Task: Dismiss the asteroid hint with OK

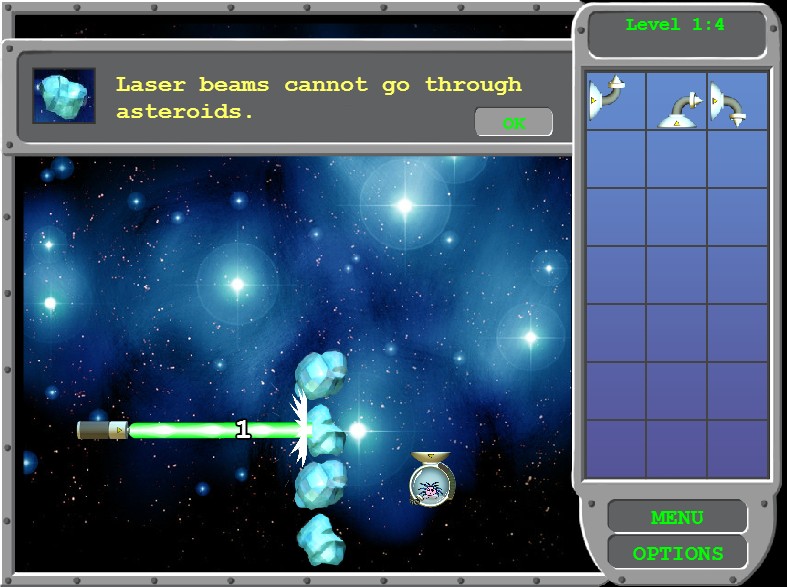Action: click(514, 123)
